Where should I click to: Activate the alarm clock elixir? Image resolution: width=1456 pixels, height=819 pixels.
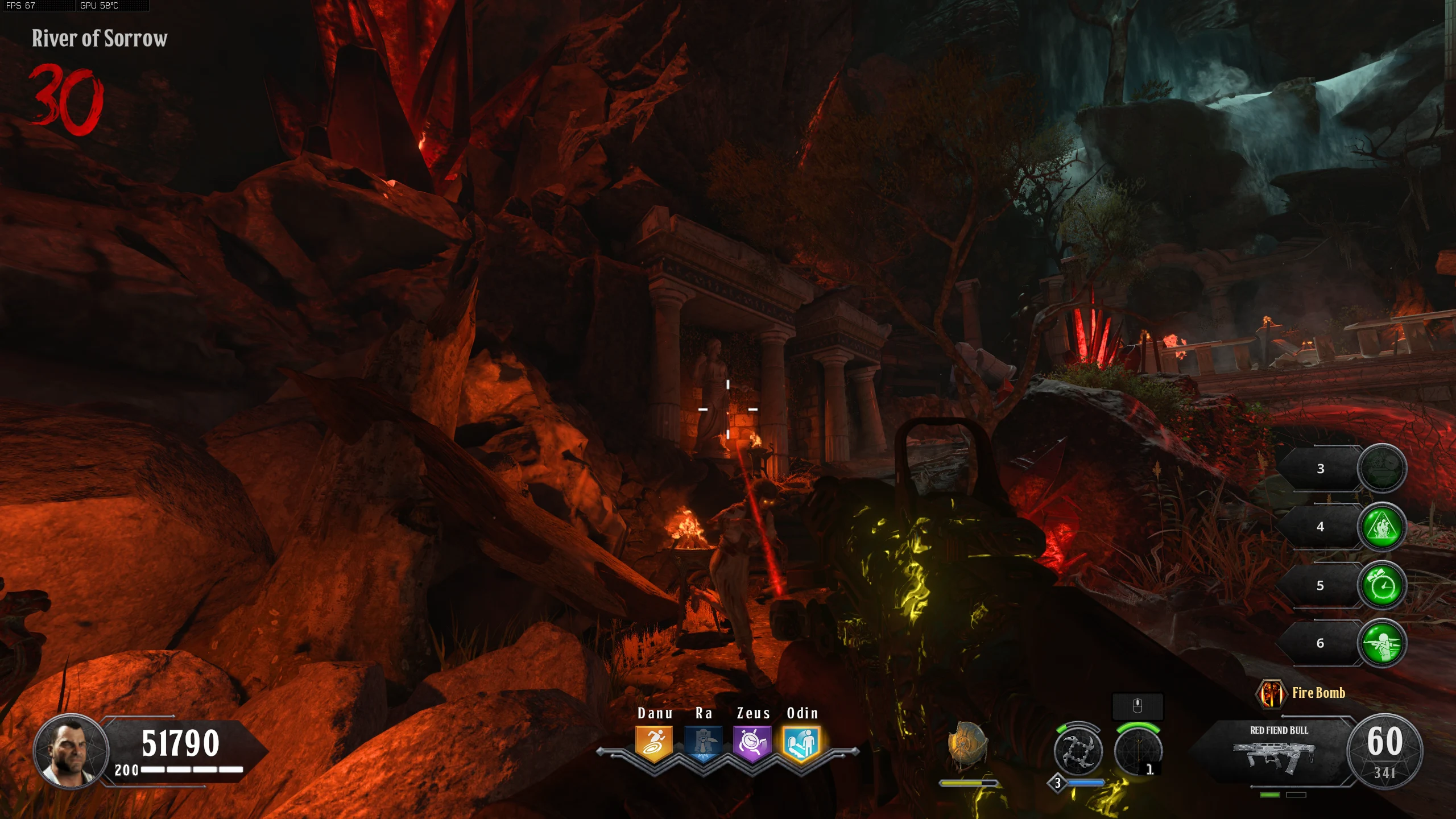(x=1381, y=585)
